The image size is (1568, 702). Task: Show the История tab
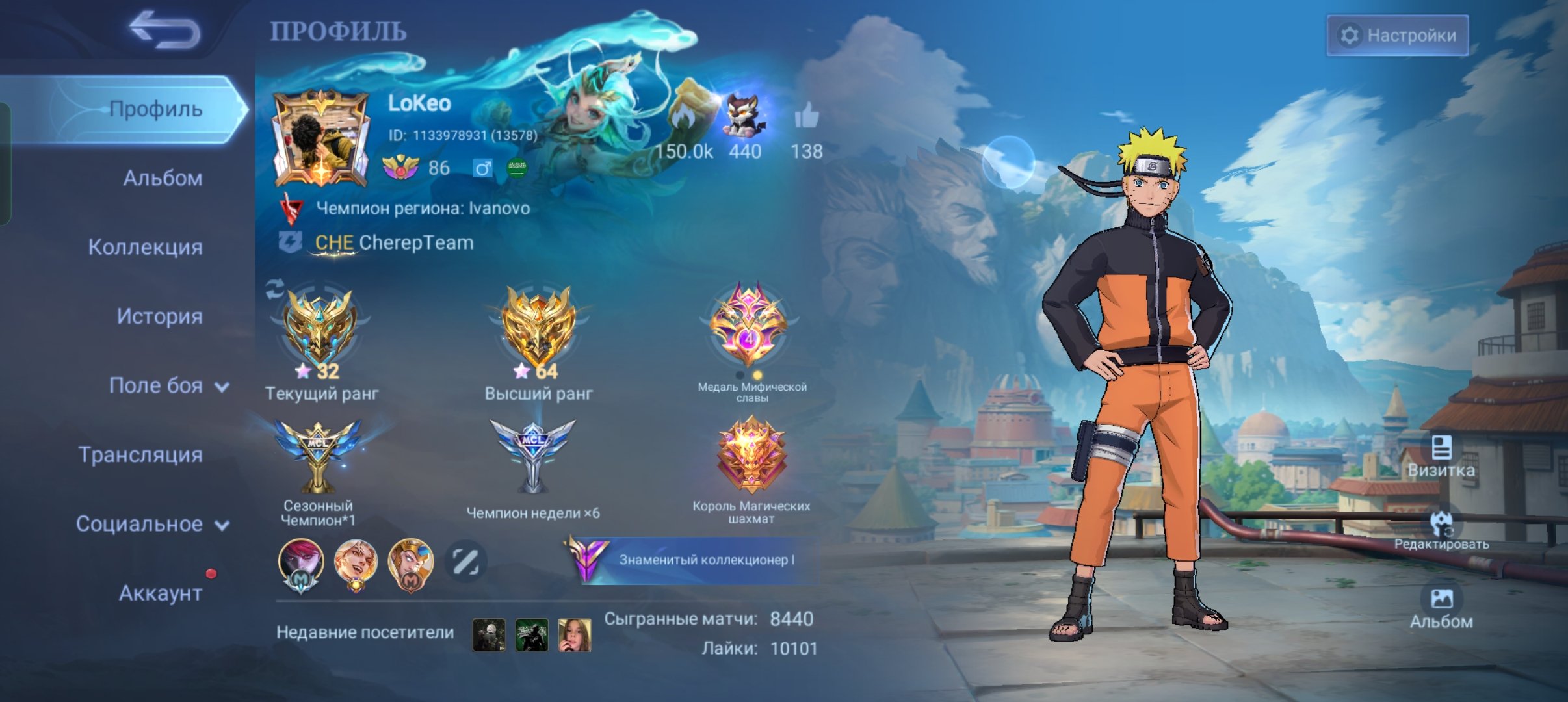tap(159, 317)
